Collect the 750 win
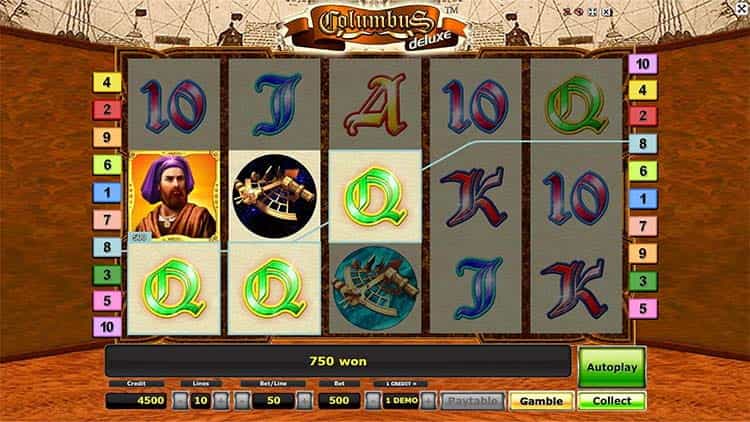 (x=612, y=401)
